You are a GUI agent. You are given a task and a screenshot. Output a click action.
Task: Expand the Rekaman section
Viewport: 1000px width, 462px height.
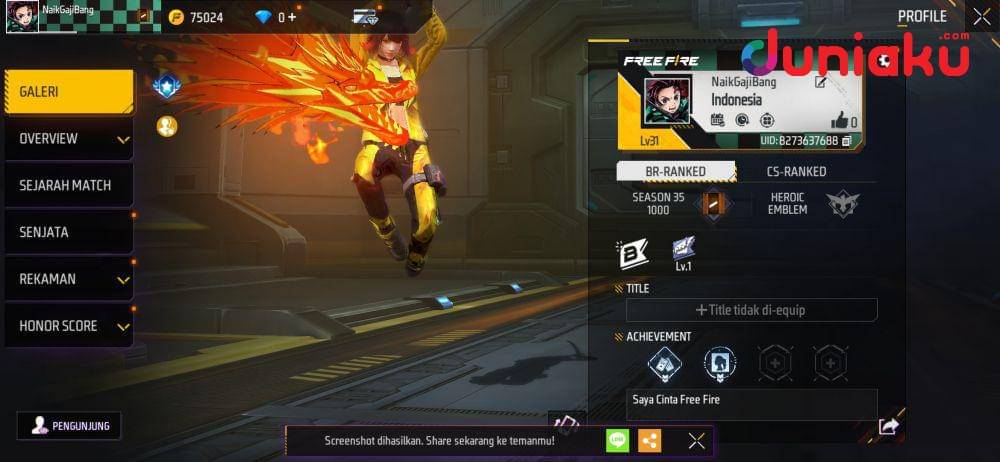point(68,279)
